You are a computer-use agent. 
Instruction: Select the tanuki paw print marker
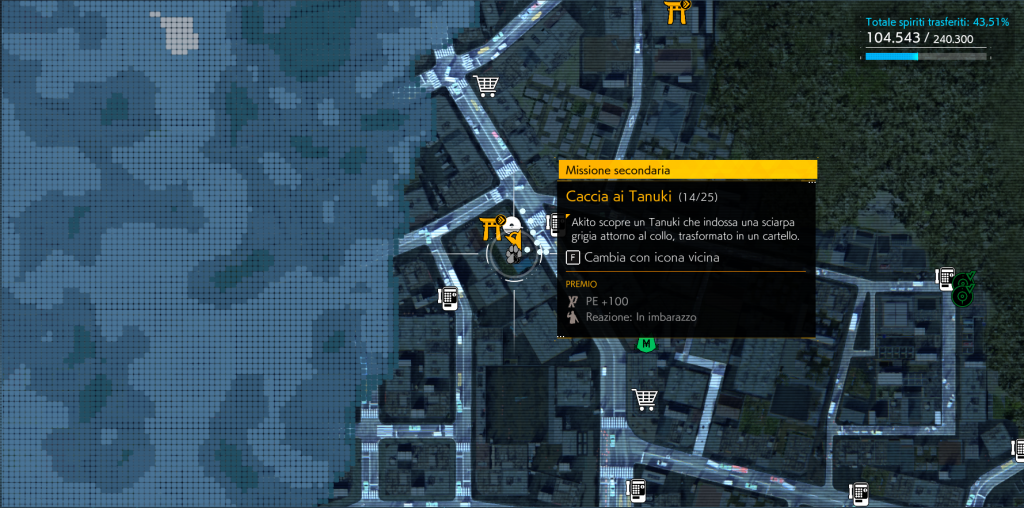(512, 255)
